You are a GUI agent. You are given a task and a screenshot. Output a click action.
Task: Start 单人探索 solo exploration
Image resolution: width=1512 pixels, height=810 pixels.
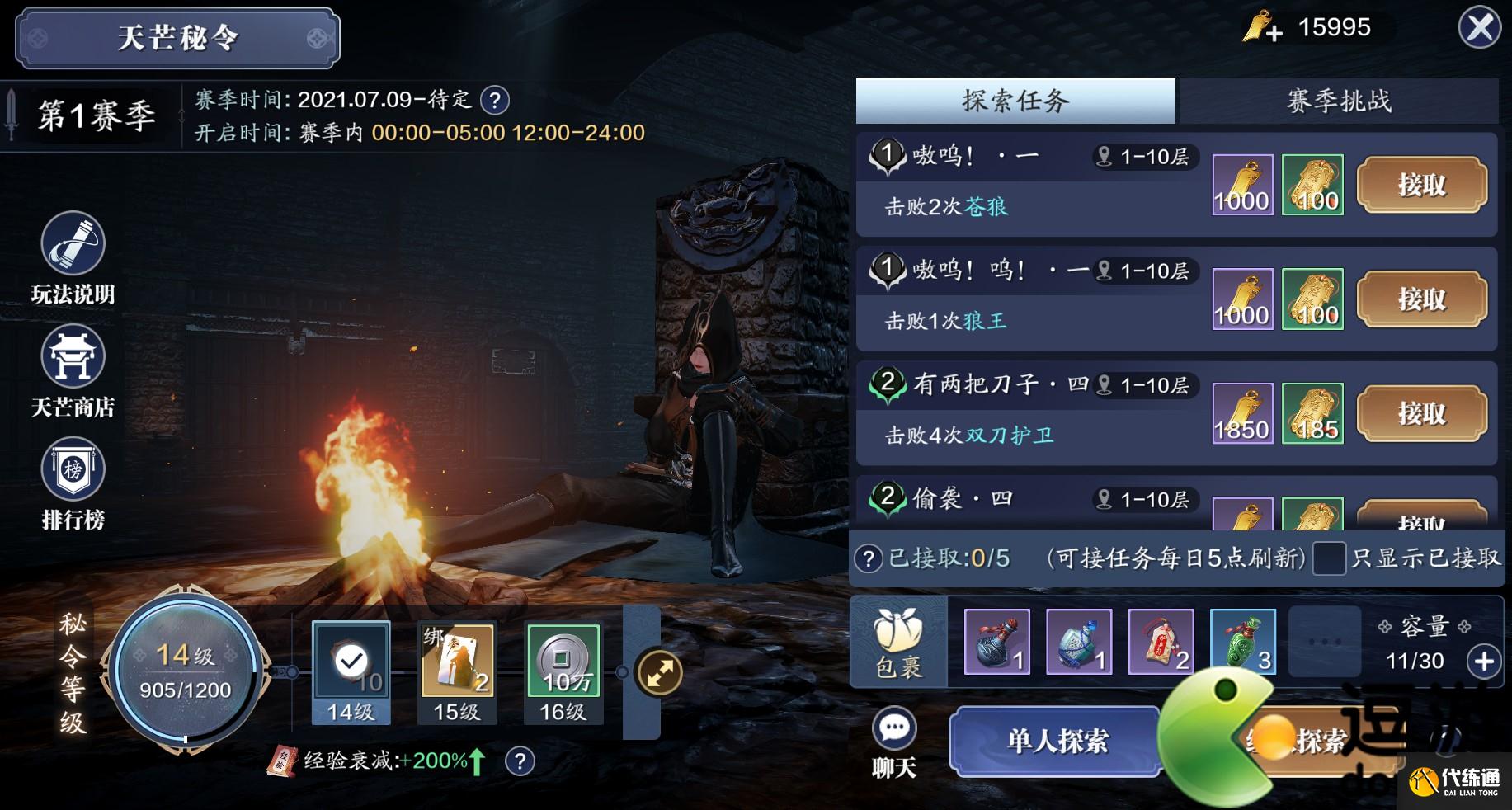tap(1057, 741)
